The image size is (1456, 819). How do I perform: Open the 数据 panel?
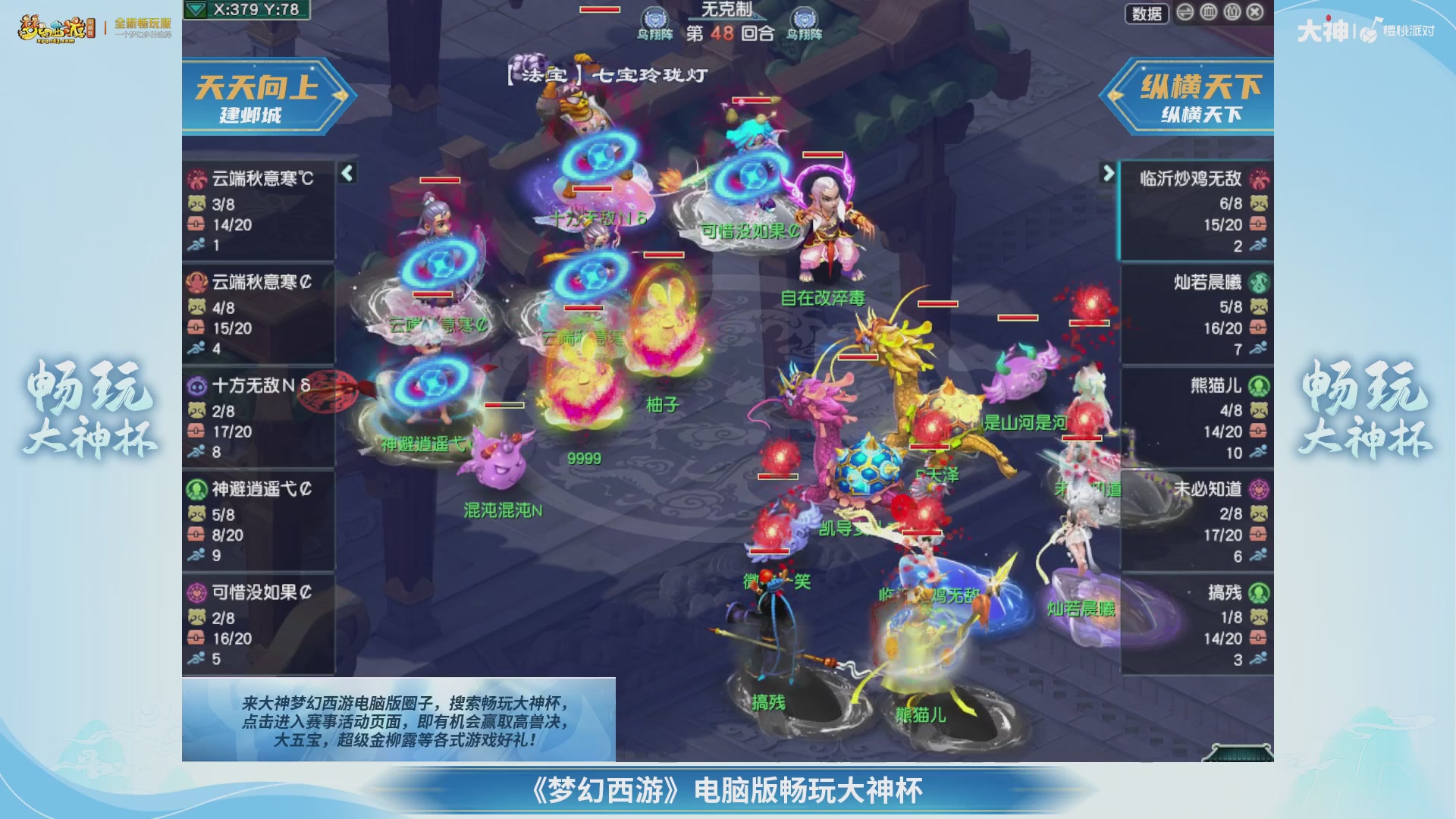1147,12
